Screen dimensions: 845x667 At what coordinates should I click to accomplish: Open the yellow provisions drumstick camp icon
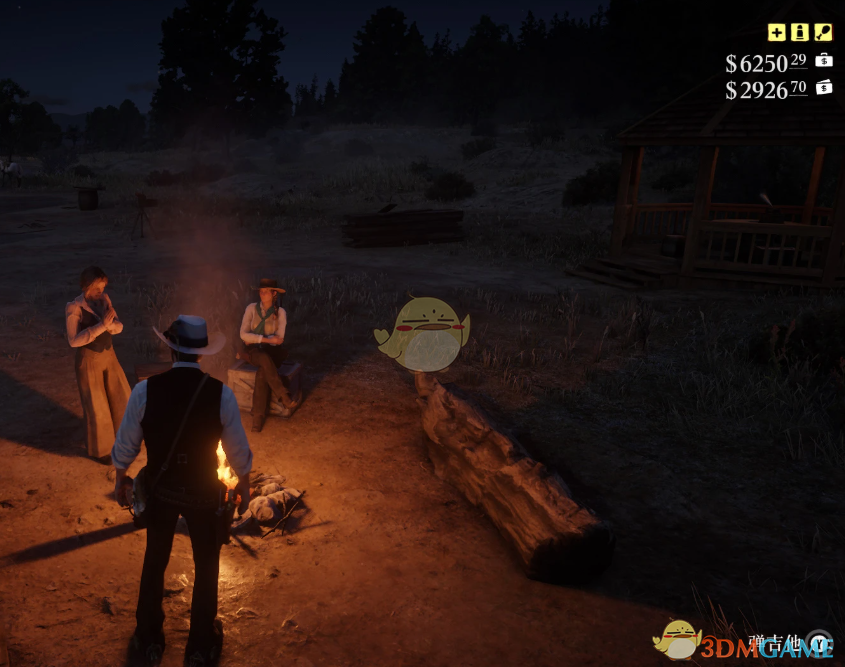823,32
